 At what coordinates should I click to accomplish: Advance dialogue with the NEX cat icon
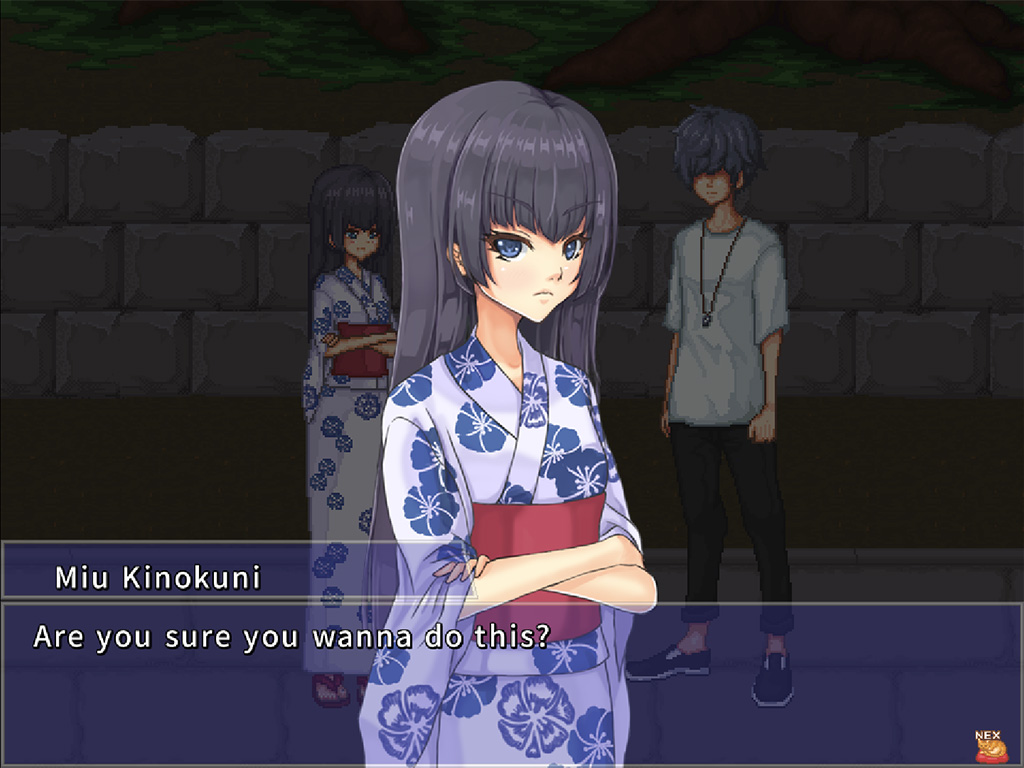tap(988, 746)
